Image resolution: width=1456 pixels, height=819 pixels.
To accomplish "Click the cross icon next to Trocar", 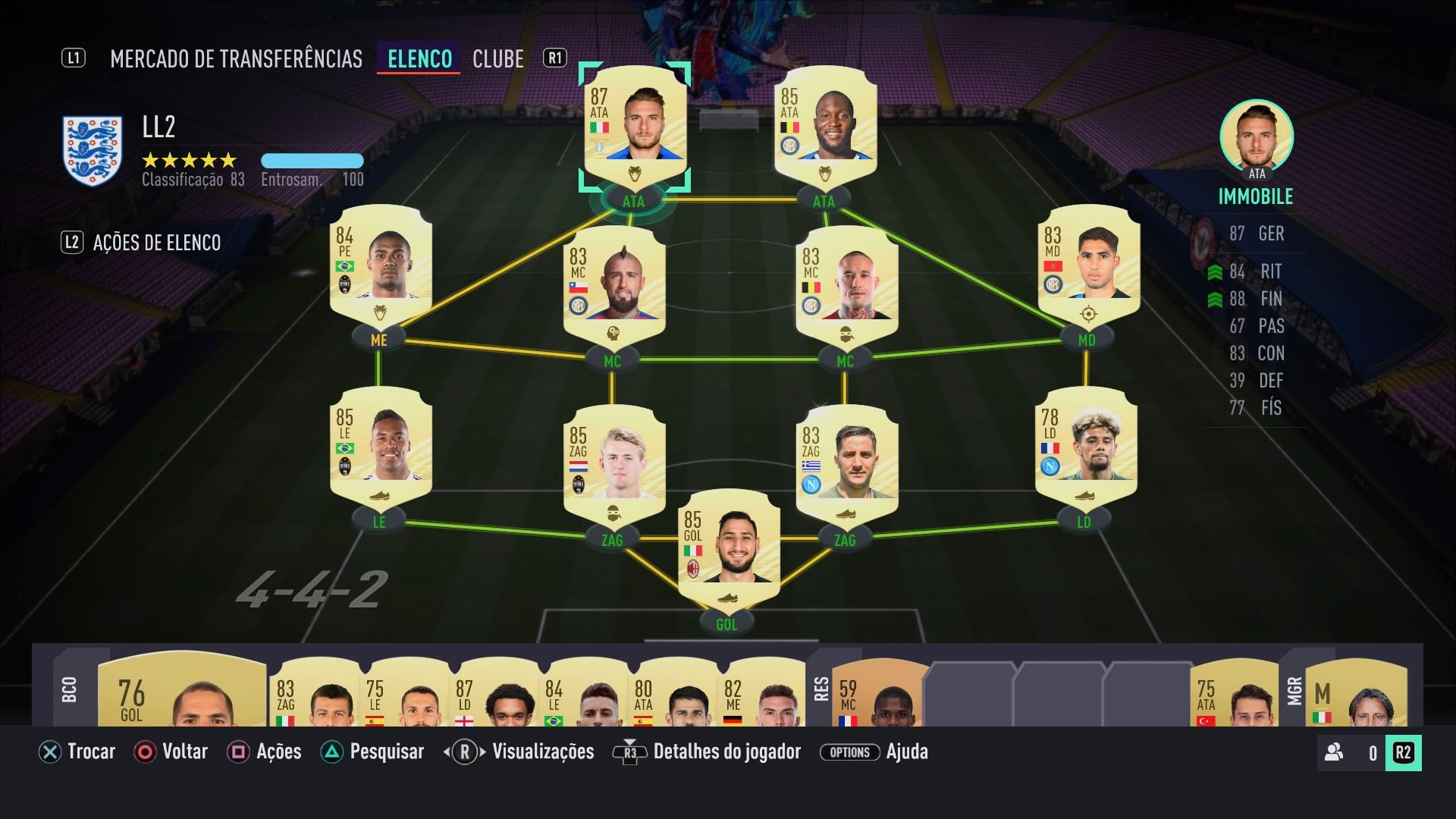I will click(48, 752).
